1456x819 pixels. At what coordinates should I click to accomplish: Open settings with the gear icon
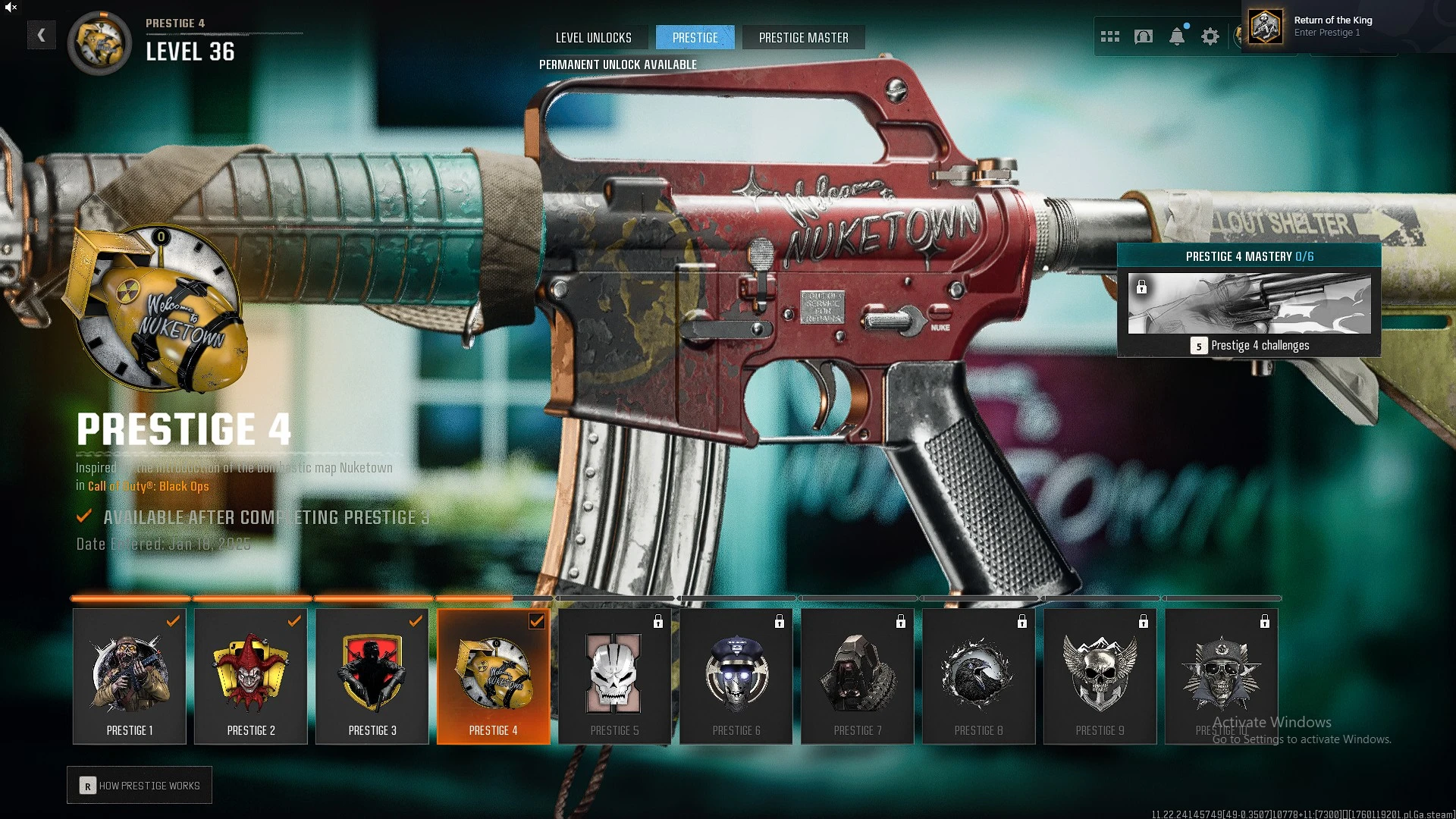pos(1210,36)
